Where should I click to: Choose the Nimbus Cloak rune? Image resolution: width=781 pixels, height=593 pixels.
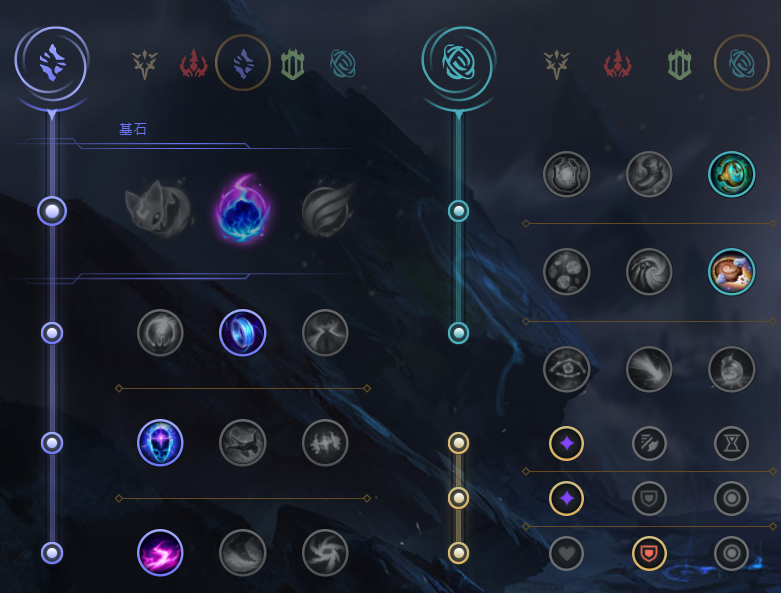pyautogui.click(x=325, y=333)
